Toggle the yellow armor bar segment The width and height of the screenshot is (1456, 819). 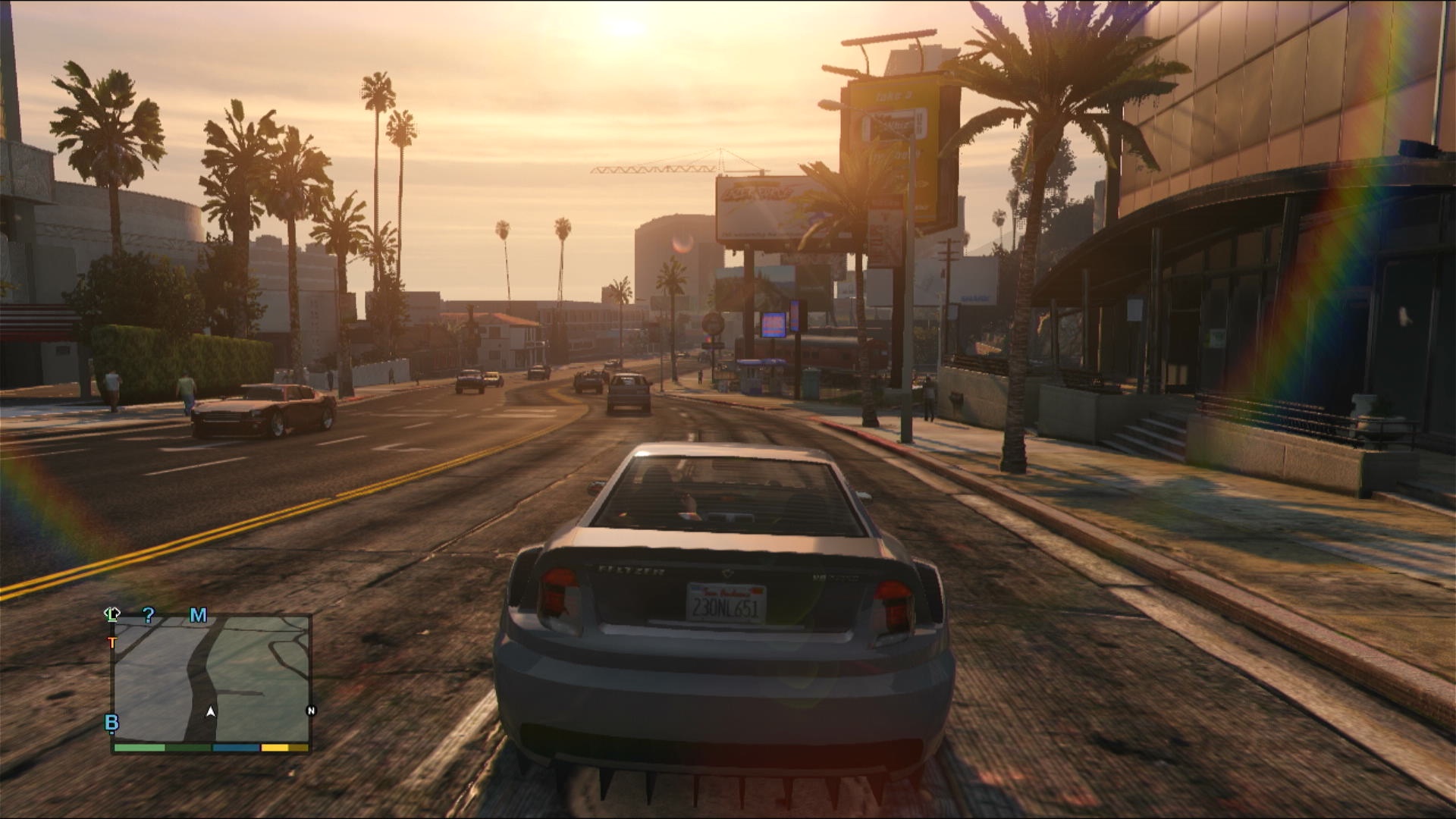pyautogui.click(x=274, y=748)
